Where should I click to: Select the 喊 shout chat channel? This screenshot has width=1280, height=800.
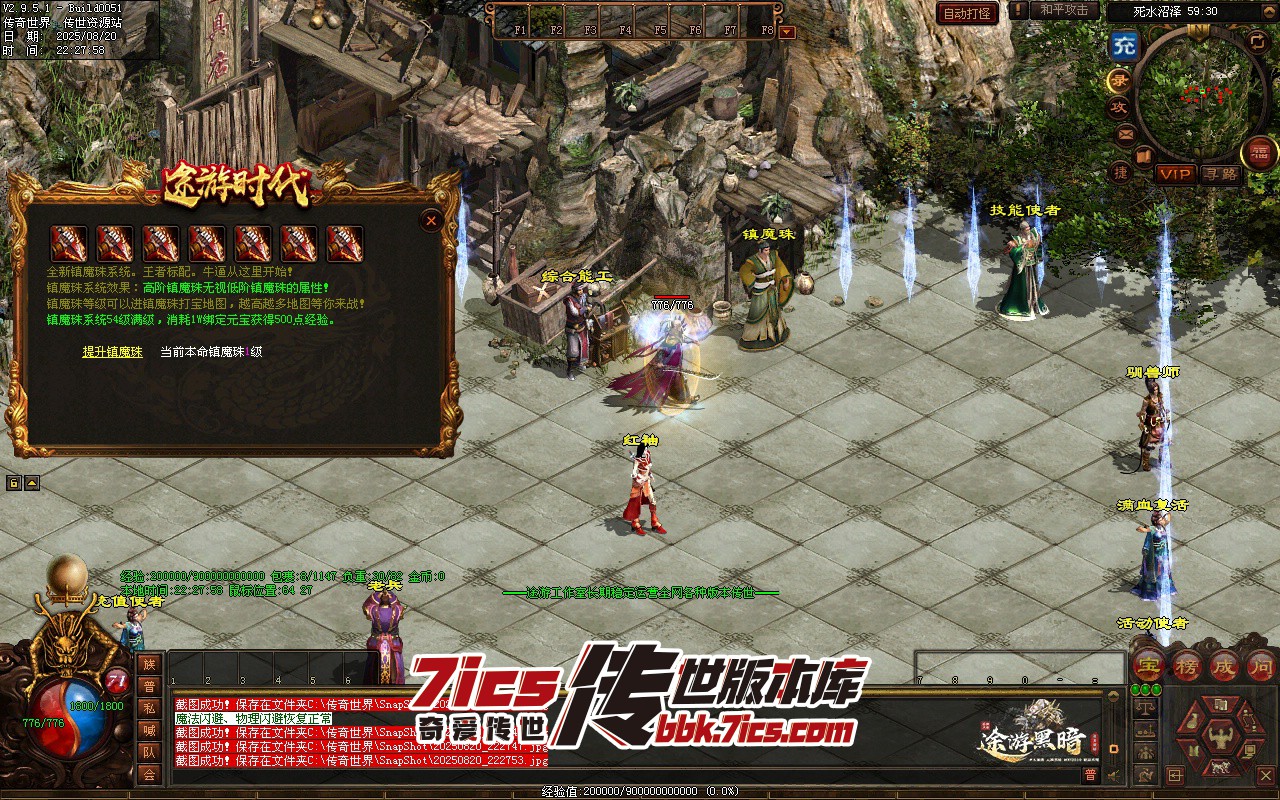[x=149, y=729]
